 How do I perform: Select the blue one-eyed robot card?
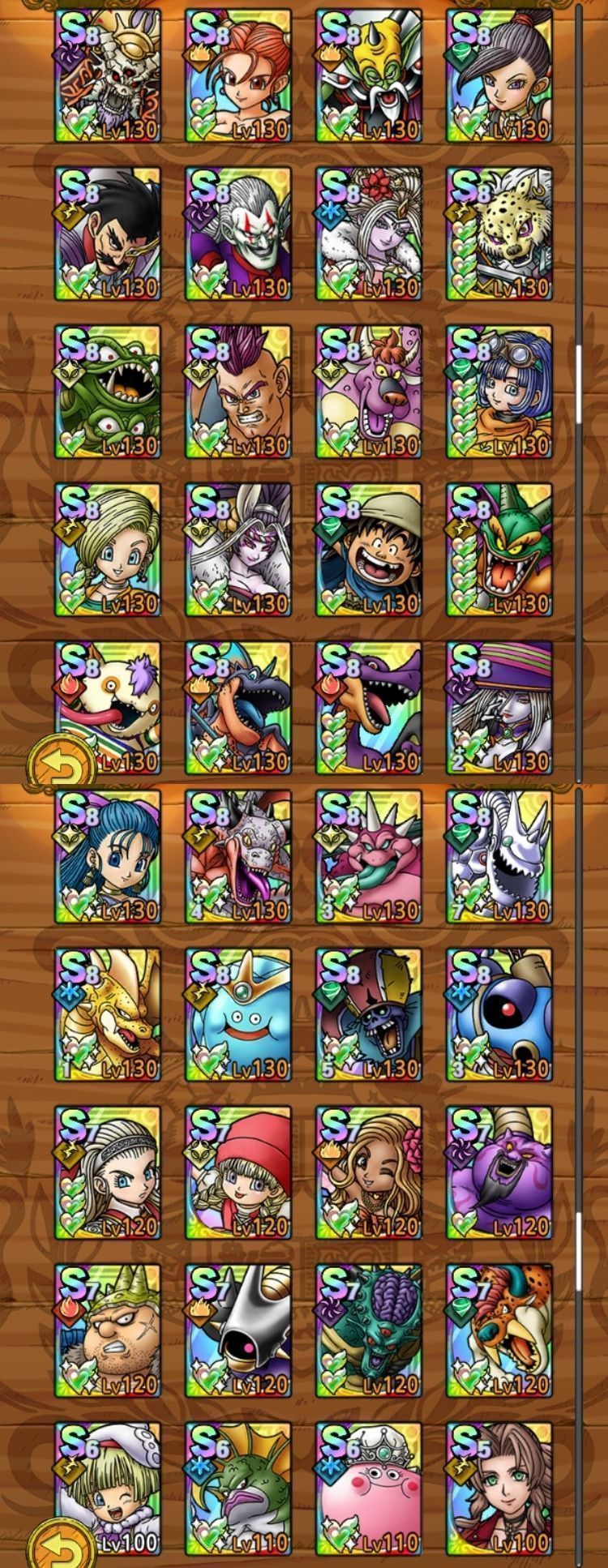(499, 1014)
